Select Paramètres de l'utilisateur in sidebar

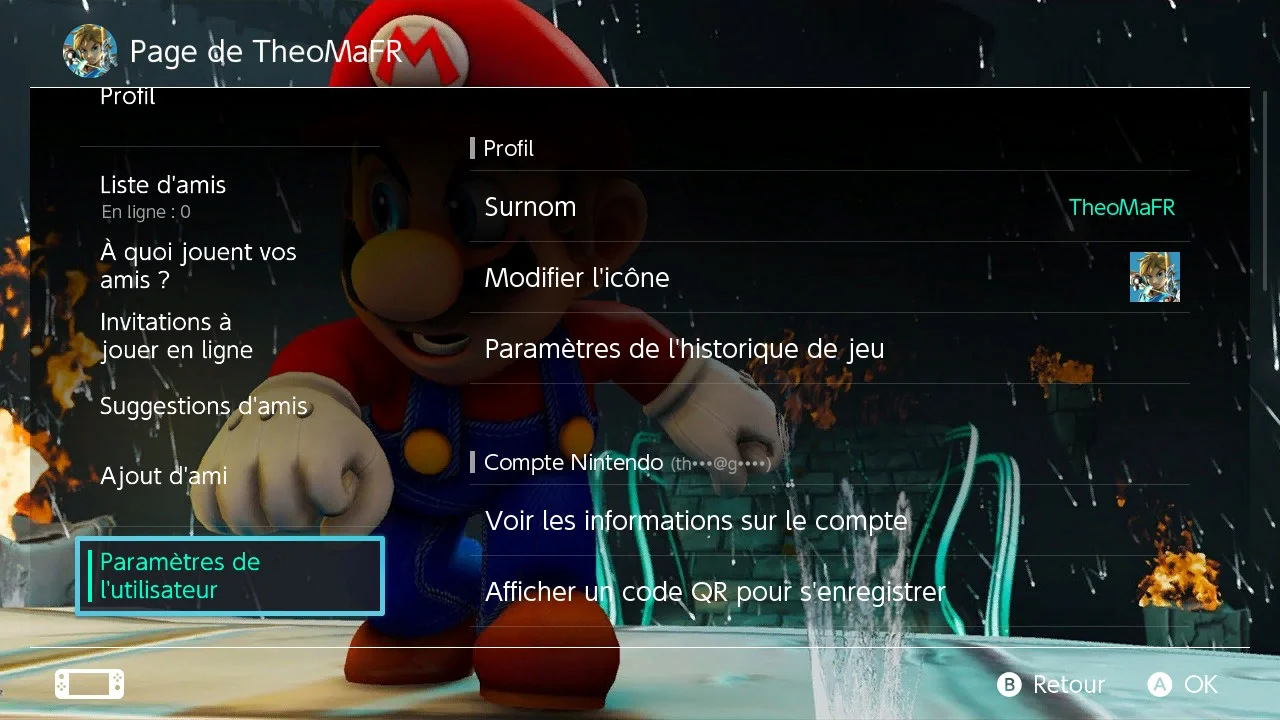point(230,576)
